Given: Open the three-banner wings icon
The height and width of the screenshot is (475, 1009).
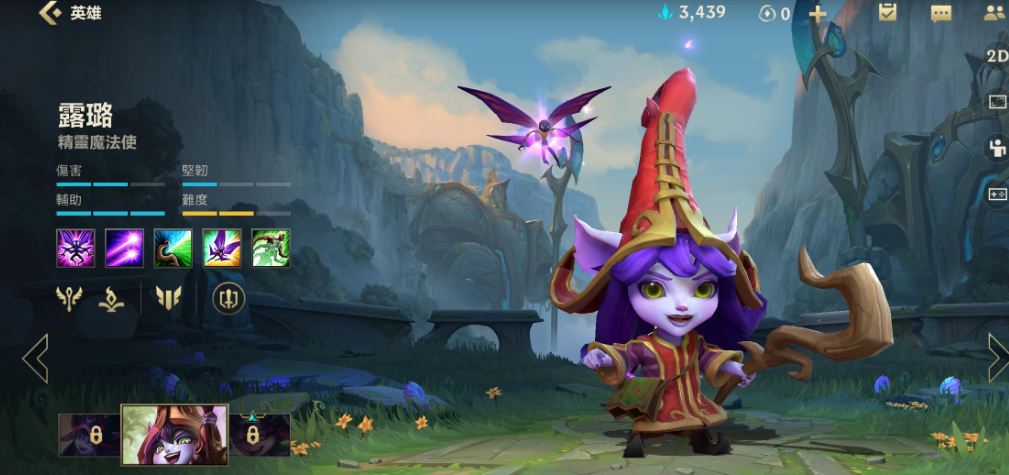Looking at the screenshot, I should pyautogui.click(x=167, y=297).
